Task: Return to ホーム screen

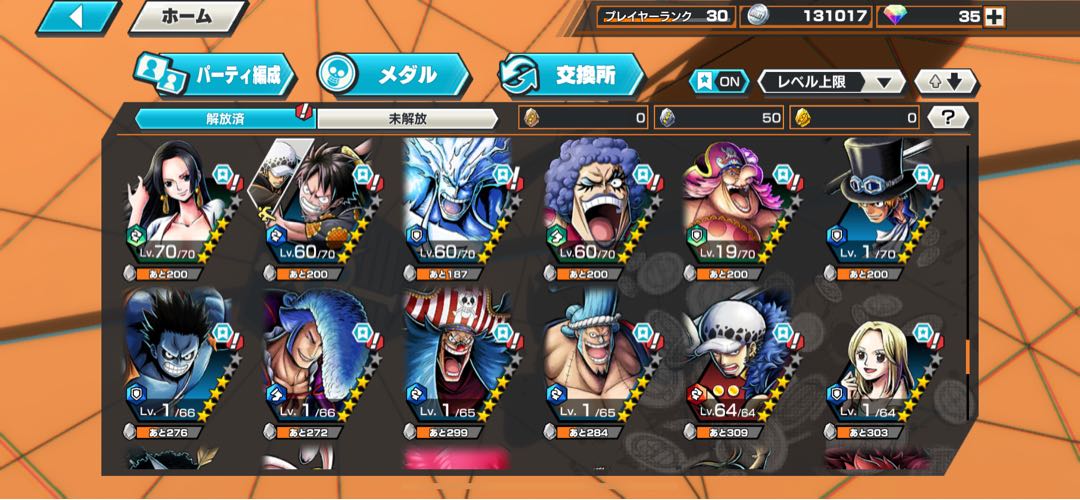Action: (187, 17)
